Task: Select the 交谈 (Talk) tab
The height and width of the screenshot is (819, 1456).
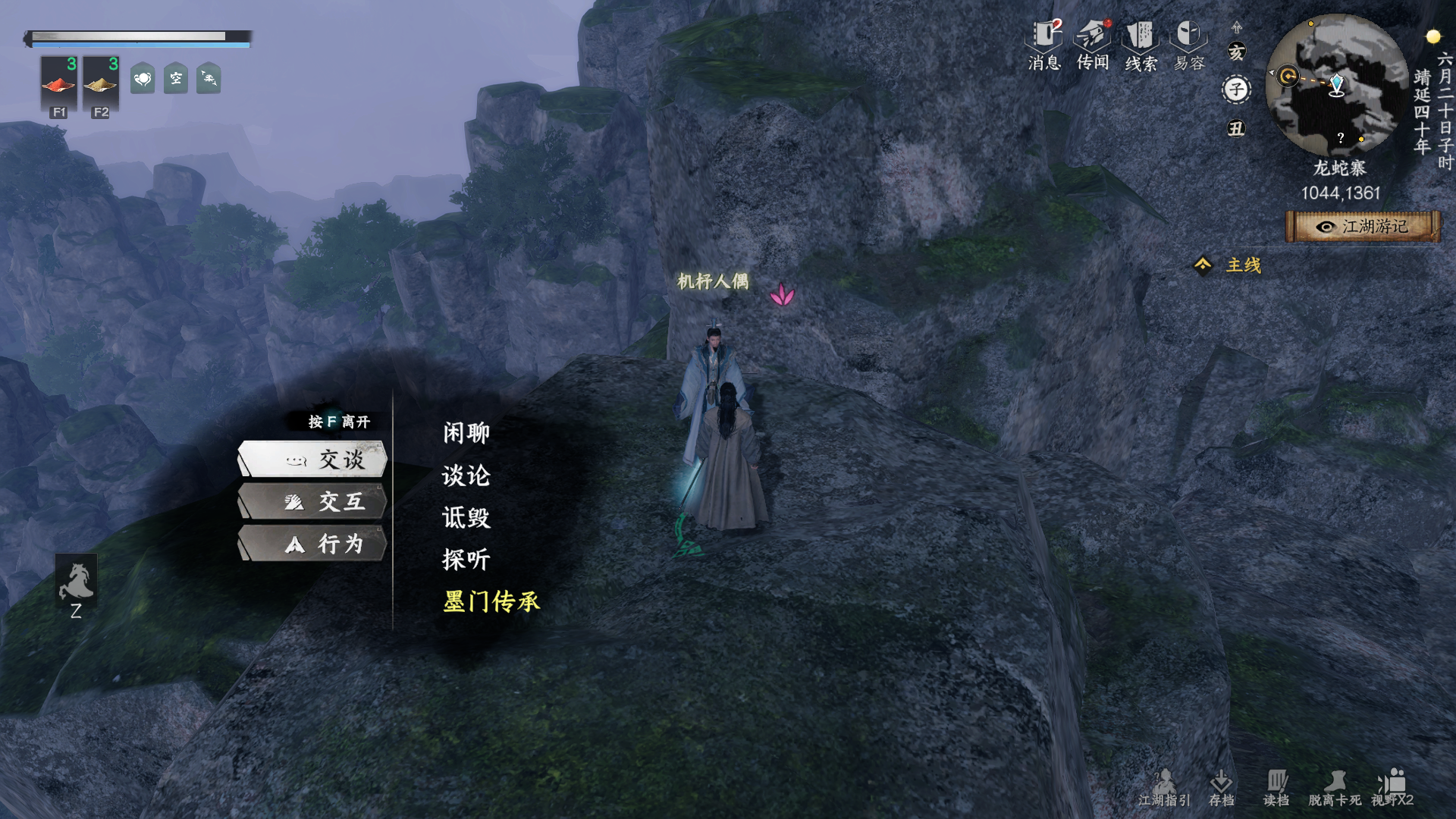Action: click(313, 460)
